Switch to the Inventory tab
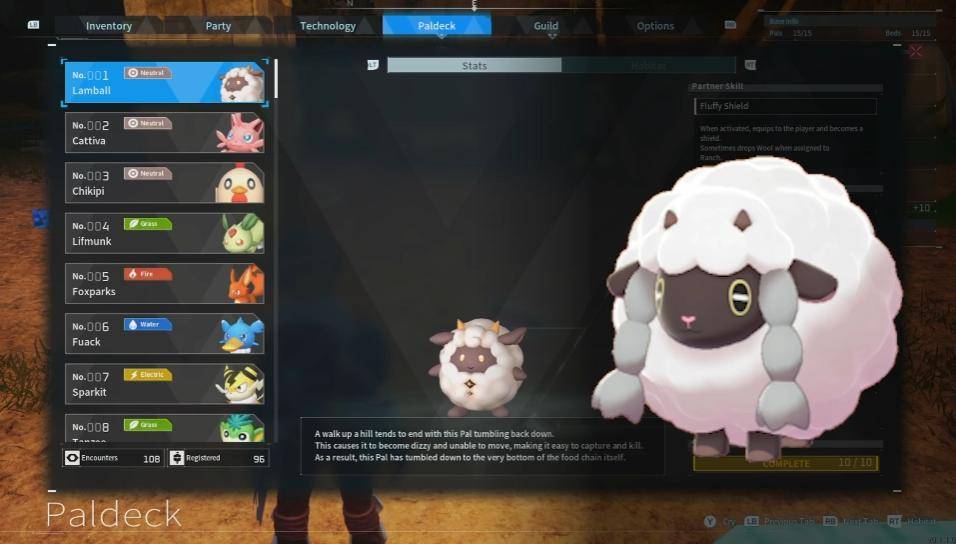Image resolution: width=956 pixels, height=544 pixels. (109, 26)
